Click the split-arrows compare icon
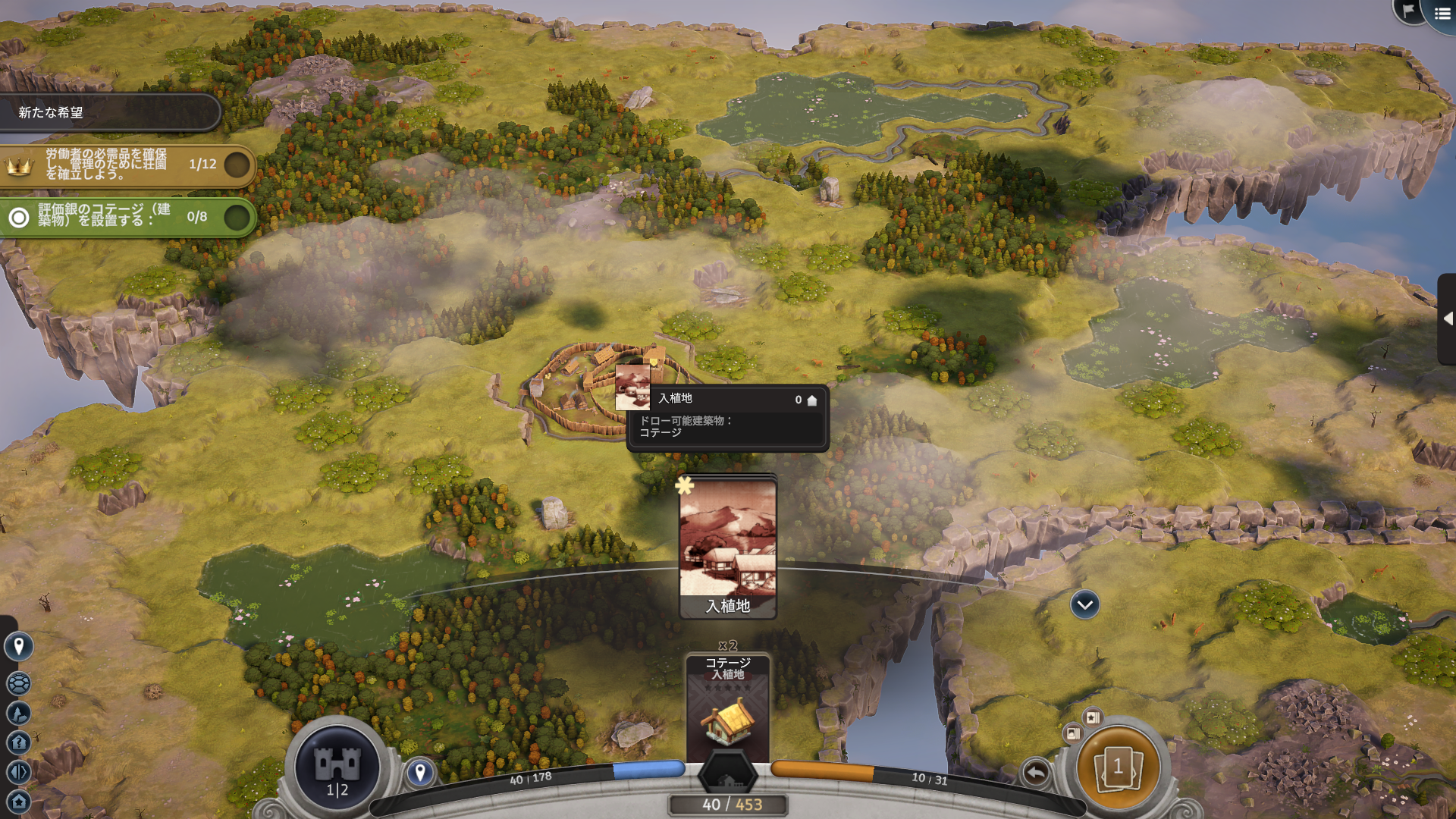The height and width of the screenshot is (819, 1456). tap(18, 772)
